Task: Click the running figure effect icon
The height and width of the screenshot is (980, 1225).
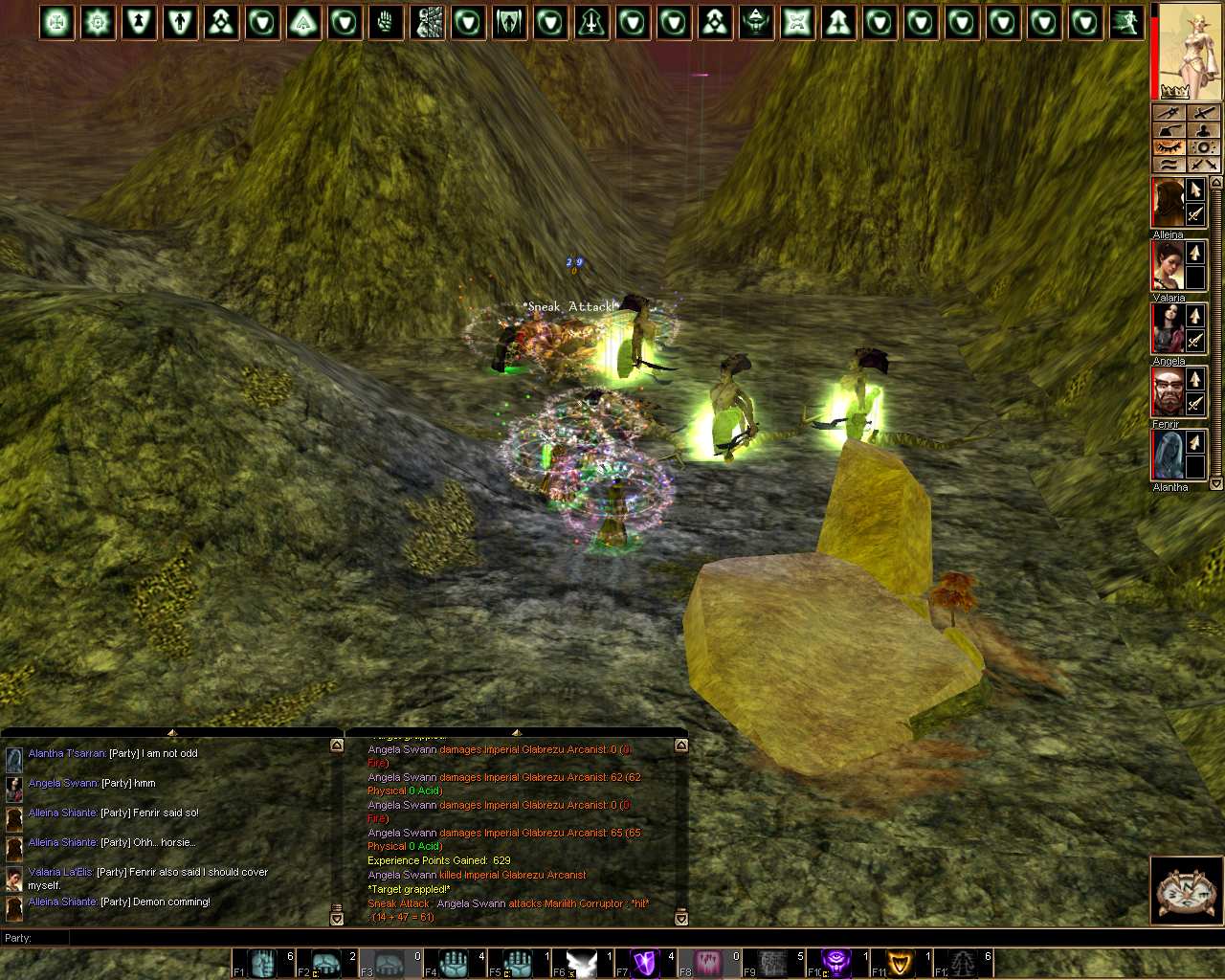Action: click(1126, 22)
